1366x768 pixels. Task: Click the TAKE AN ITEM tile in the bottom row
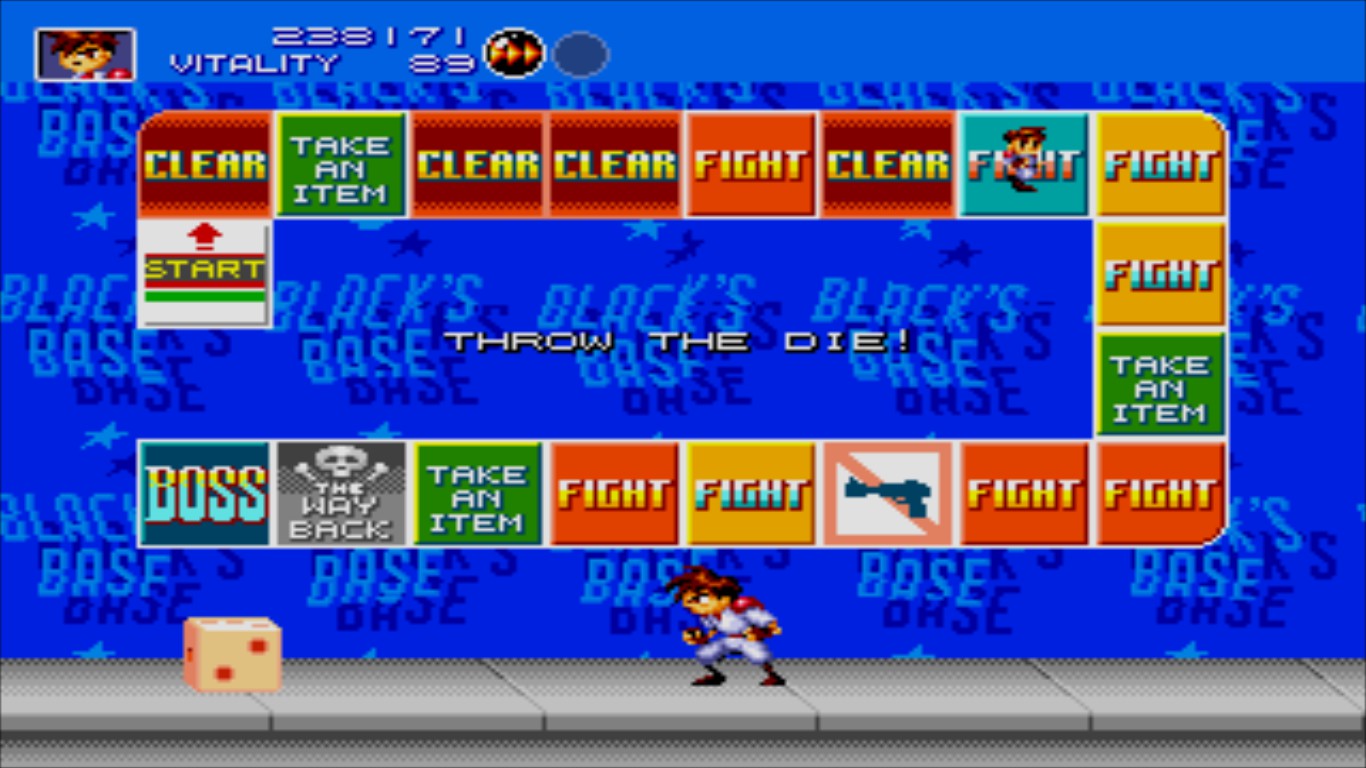[x=478, y=492]
